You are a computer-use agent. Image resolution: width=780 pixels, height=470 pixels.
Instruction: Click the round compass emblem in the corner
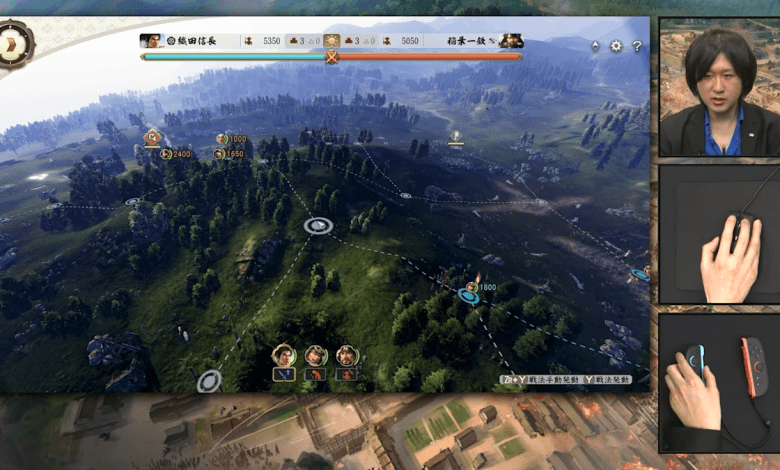14,43
